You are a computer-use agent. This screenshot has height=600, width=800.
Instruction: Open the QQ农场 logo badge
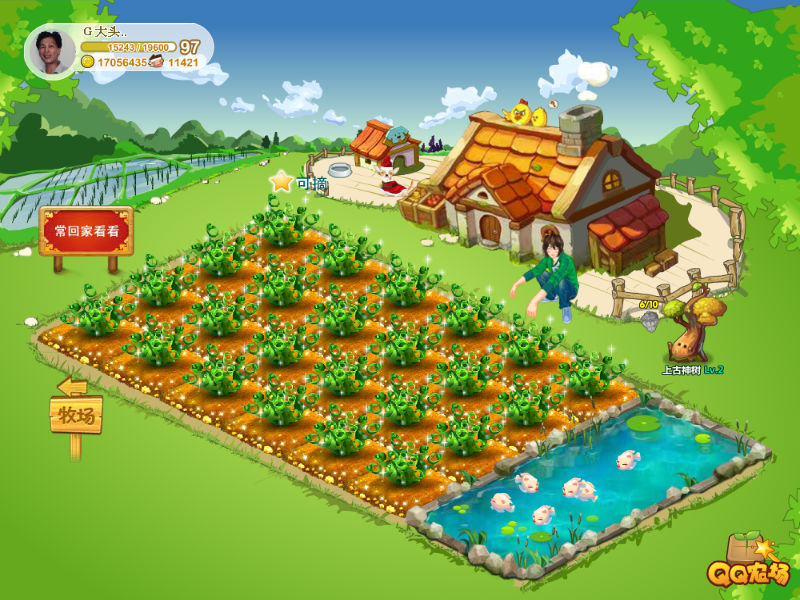[x=749, y=566]
